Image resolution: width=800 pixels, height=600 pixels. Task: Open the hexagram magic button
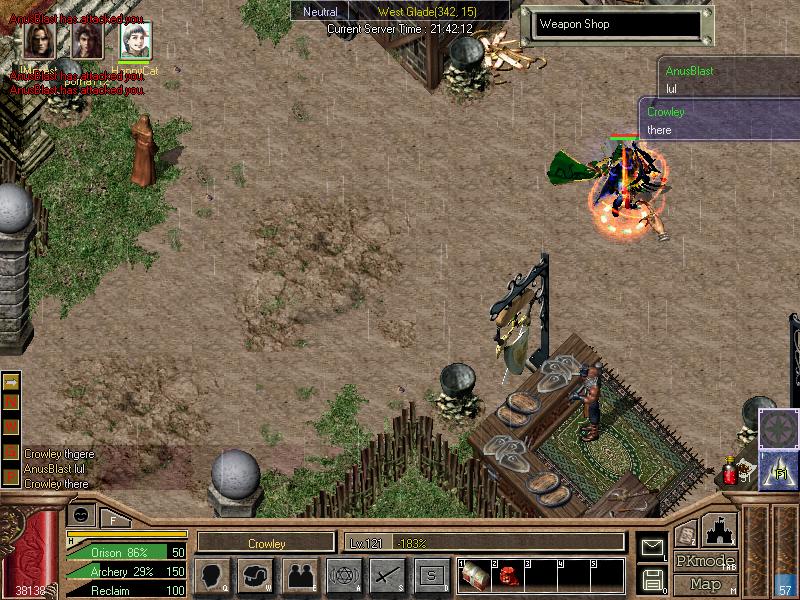(344, 575)
